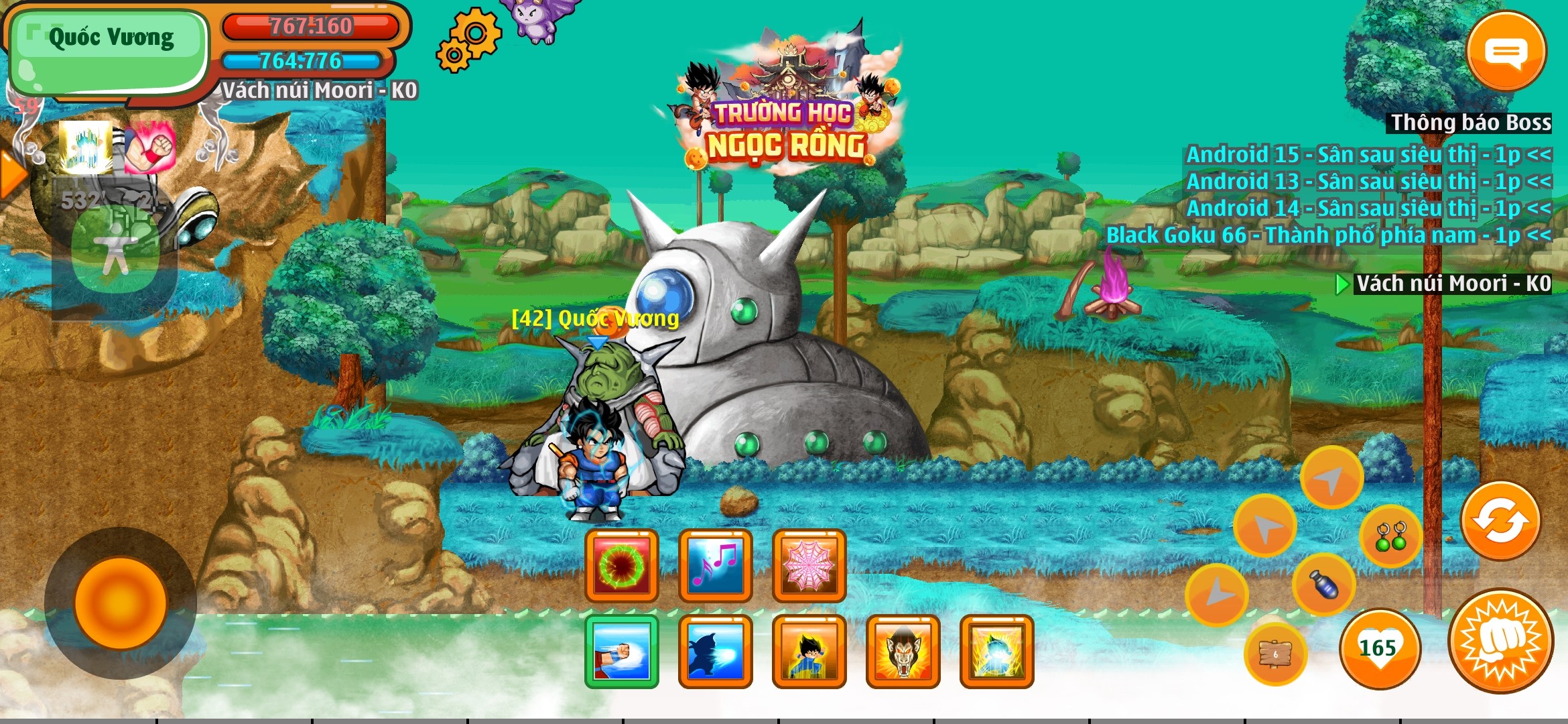1568x724 pixels.
Task: Use the blue capsule item button
Action: pos(1323,585)
